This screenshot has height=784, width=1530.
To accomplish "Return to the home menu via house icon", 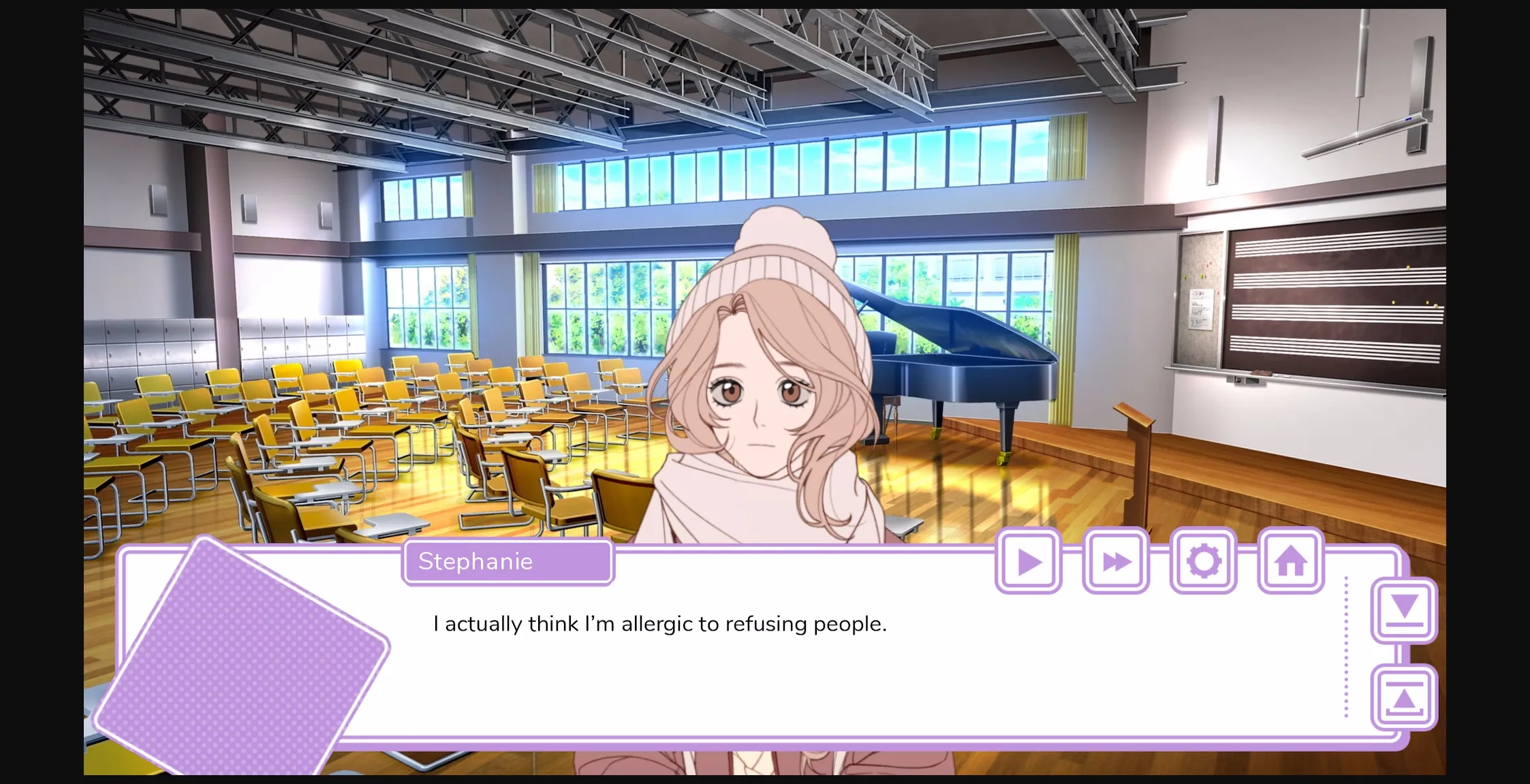I will (x=1290, y=561).
